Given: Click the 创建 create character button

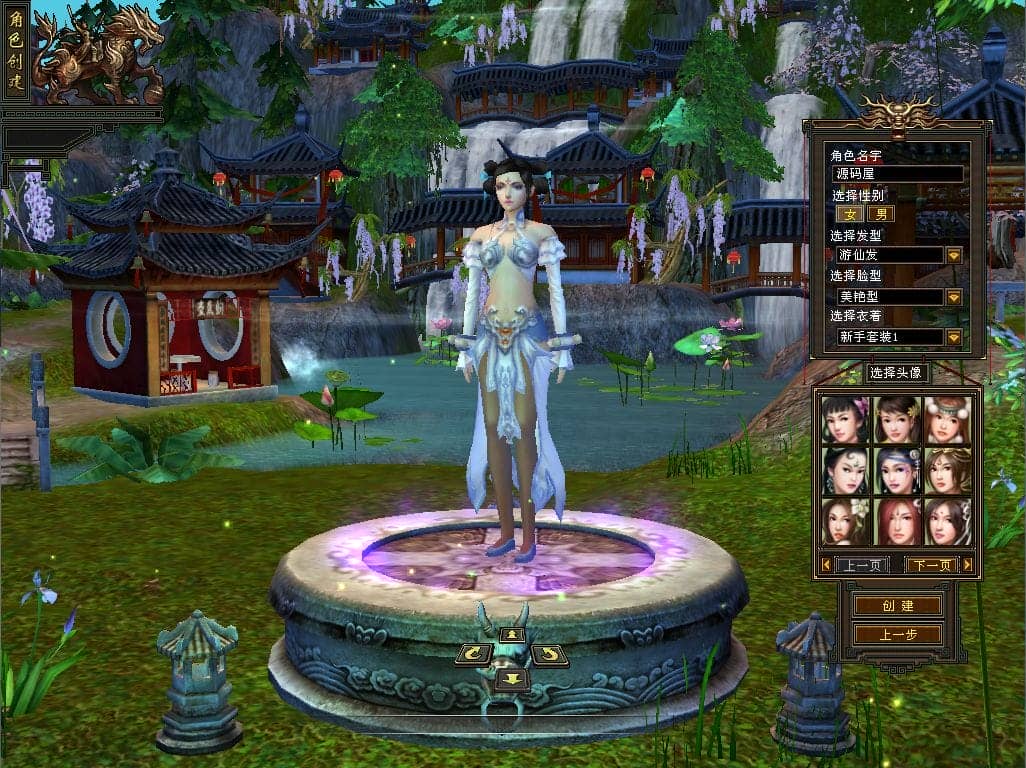Looking at the screenshot, I should click(x=897, y=606).
